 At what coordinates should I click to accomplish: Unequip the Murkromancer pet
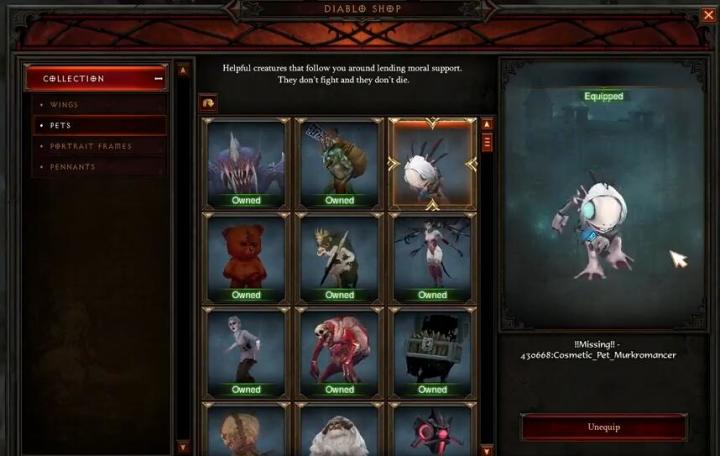coord(603,427)
